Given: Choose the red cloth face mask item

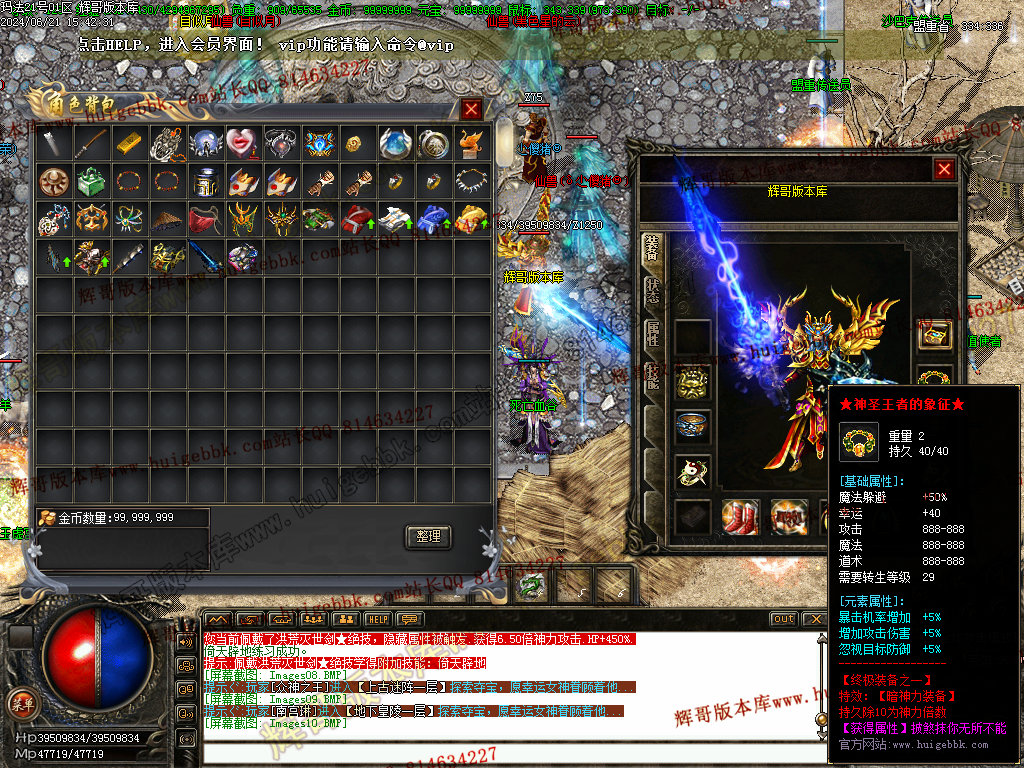Looking at the screenshot, I should (x=204, y=219).
